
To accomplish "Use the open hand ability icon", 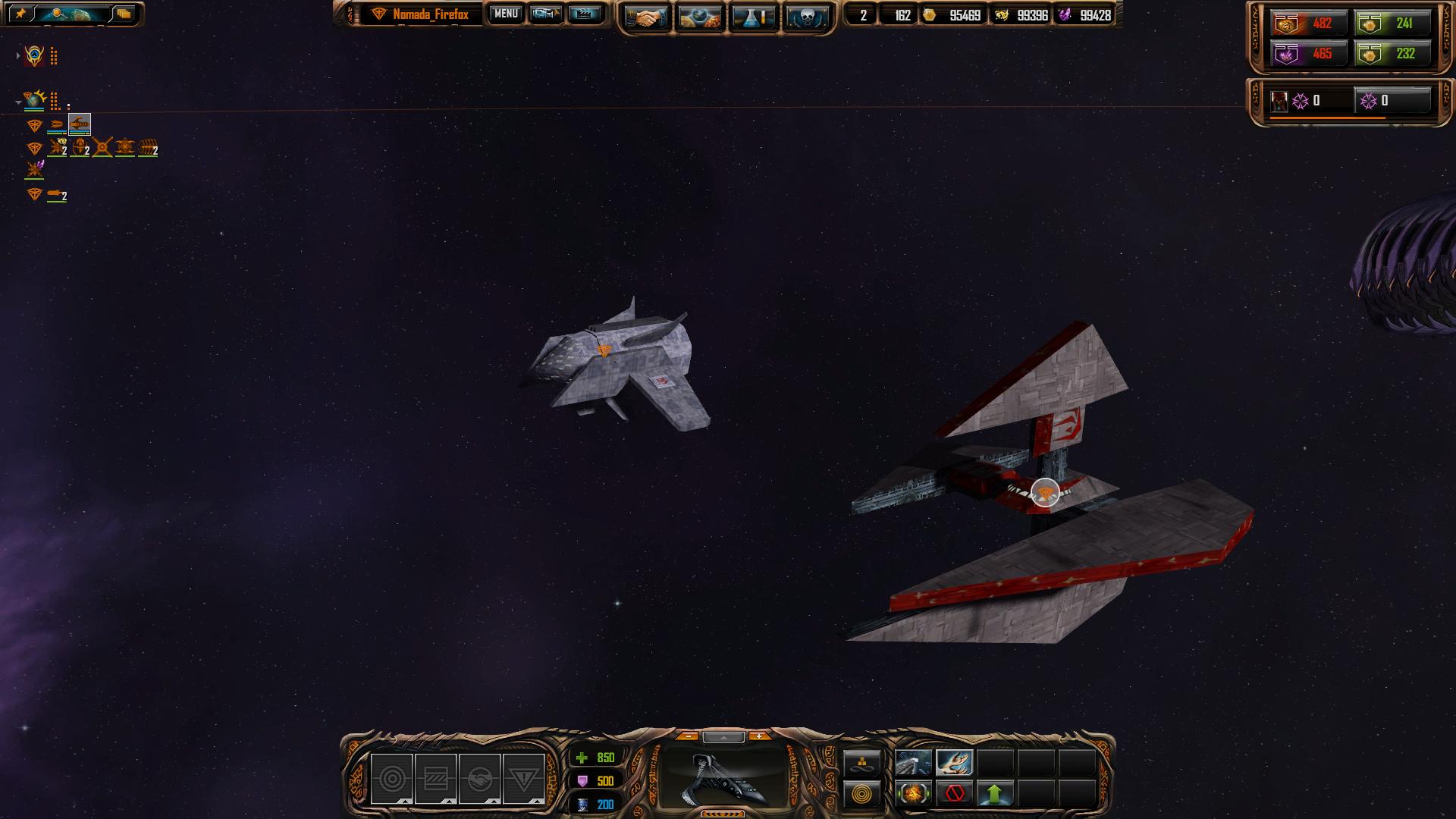I will 954,762.
